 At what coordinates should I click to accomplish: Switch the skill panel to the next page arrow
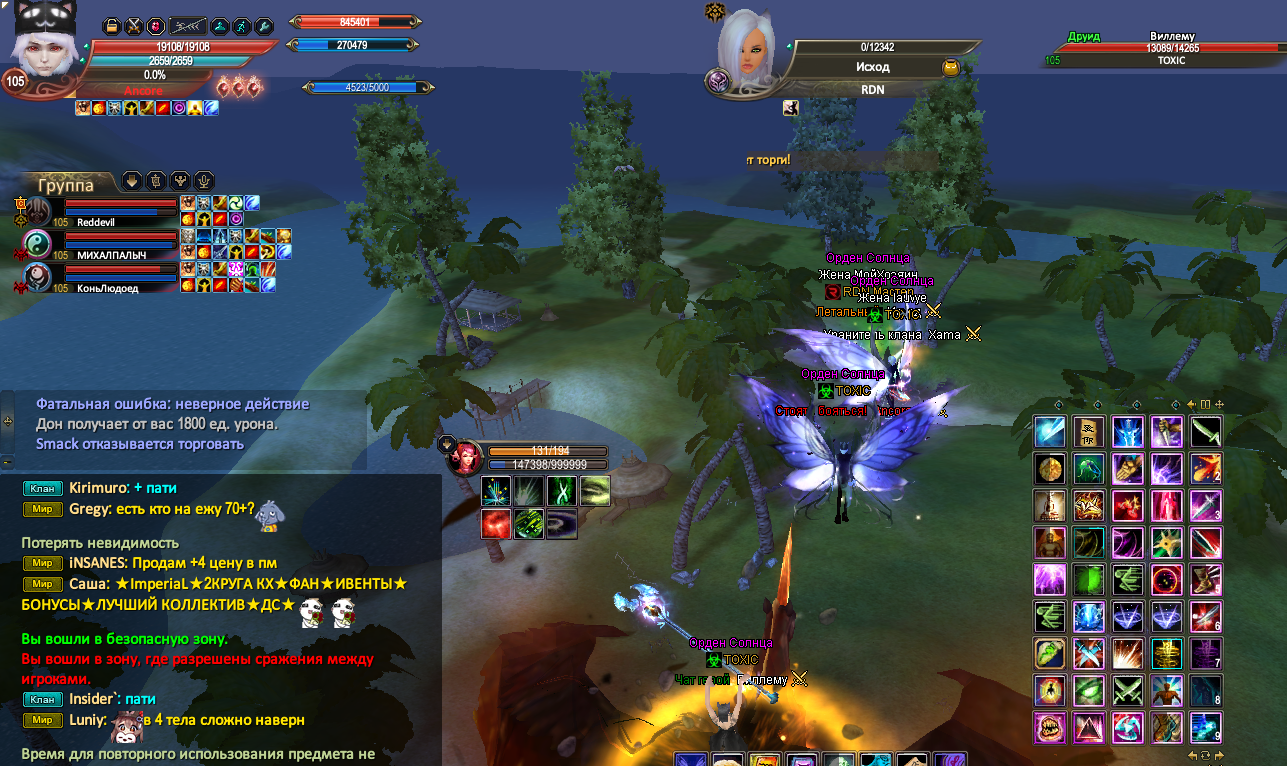1219,755
